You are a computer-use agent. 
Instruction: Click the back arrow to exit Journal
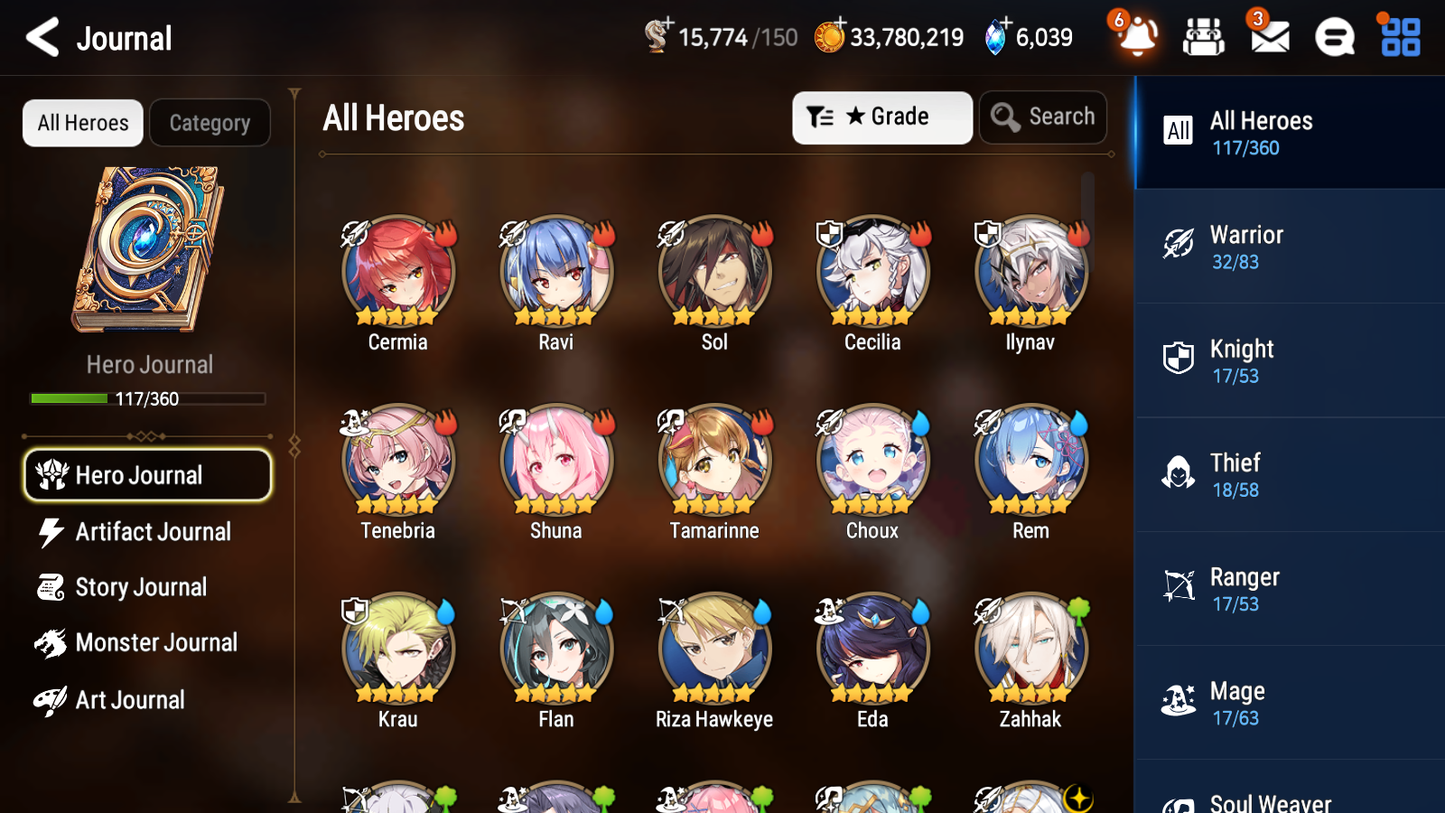tap(40, 37)
